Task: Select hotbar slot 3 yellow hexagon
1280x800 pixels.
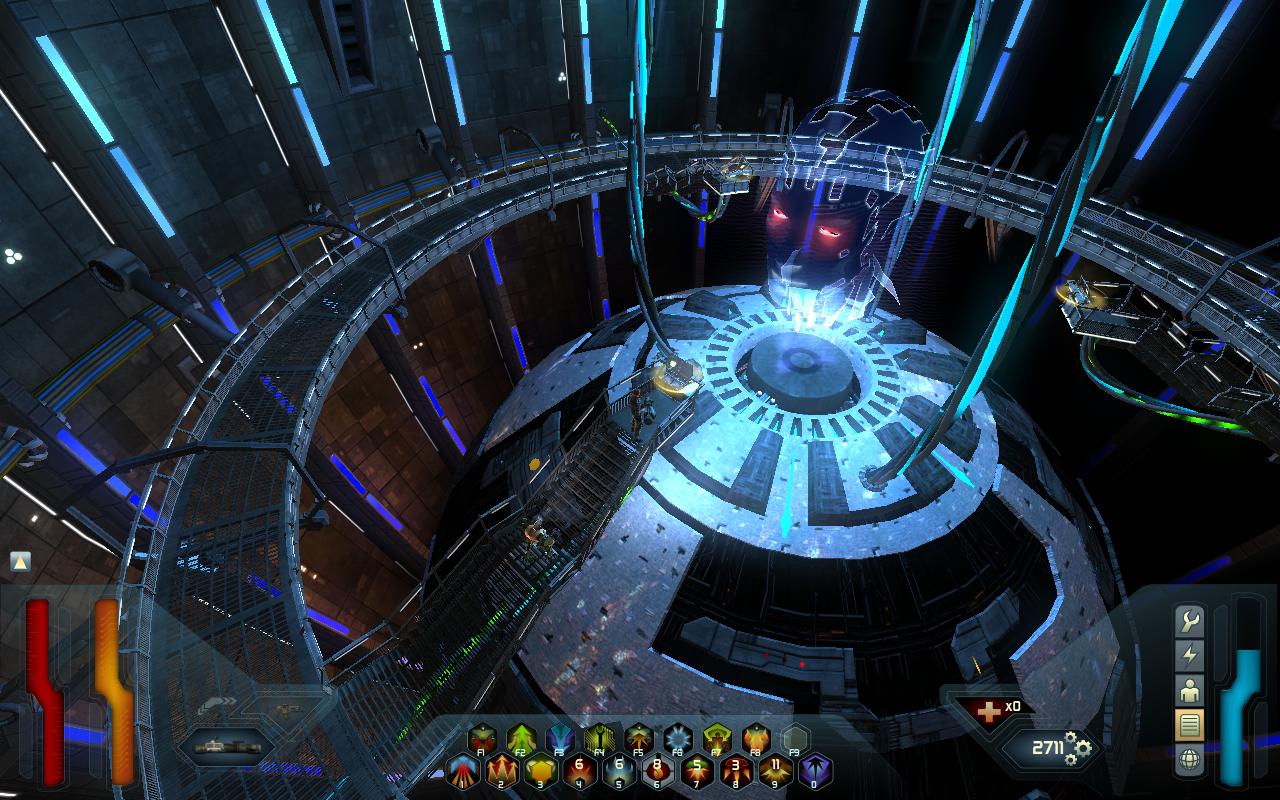Action: click(541, 770)
